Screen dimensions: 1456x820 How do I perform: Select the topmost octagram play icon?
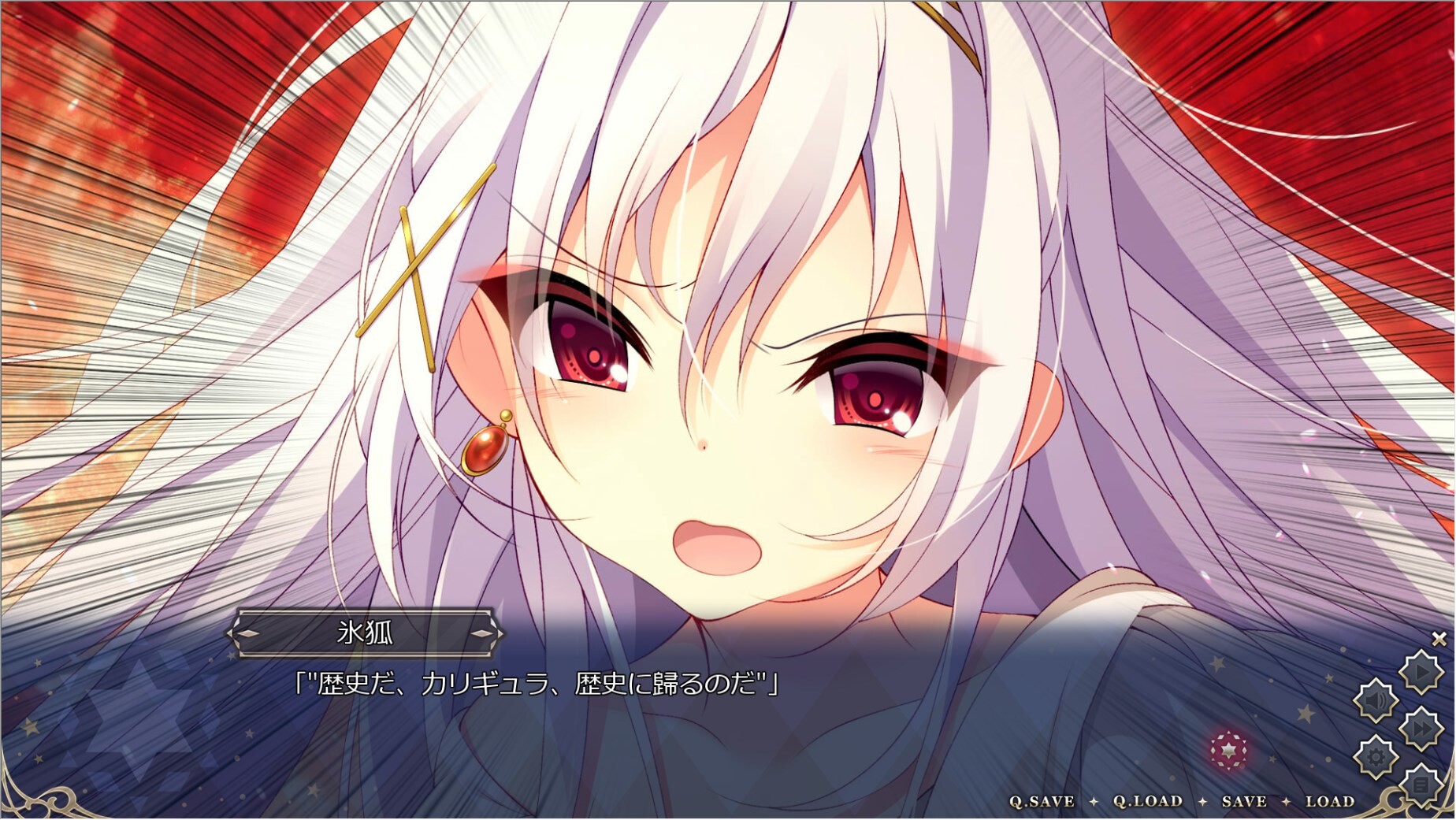[1420, 671]
